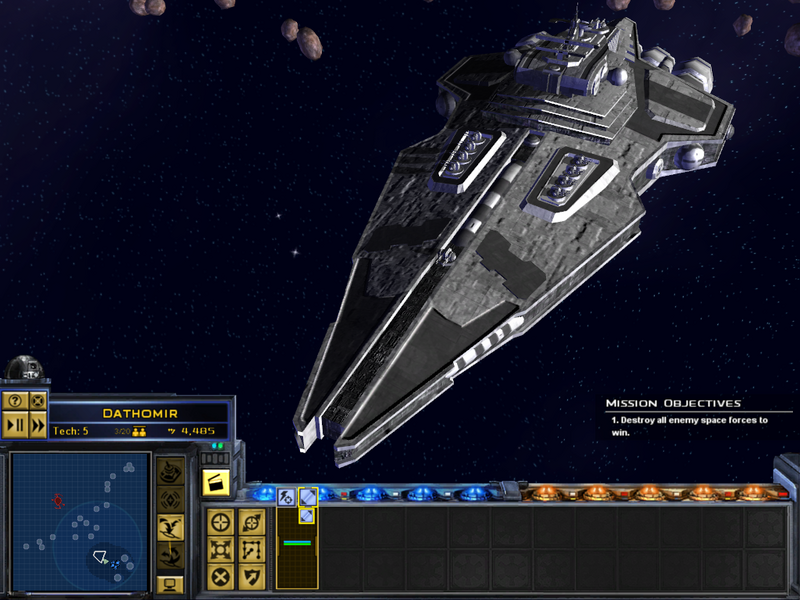Select the highlighted ship ability icon
The image size is (800, 600).
(307, 496)
